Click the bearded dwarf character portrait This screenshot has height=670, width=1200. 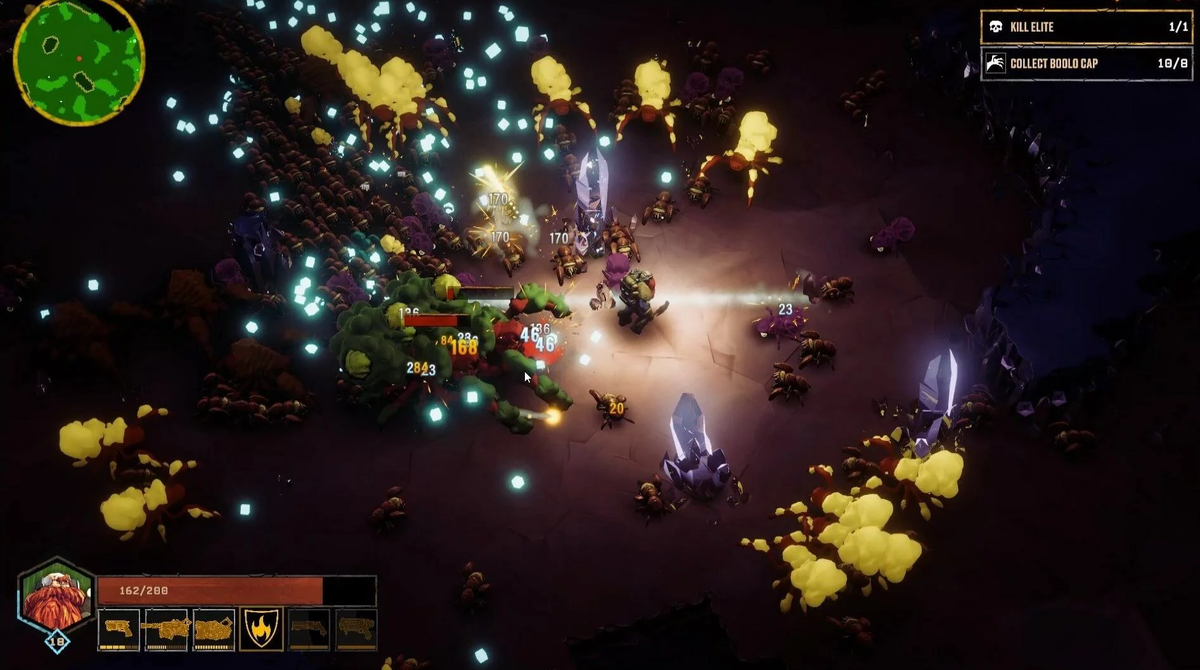pos(57,599)
